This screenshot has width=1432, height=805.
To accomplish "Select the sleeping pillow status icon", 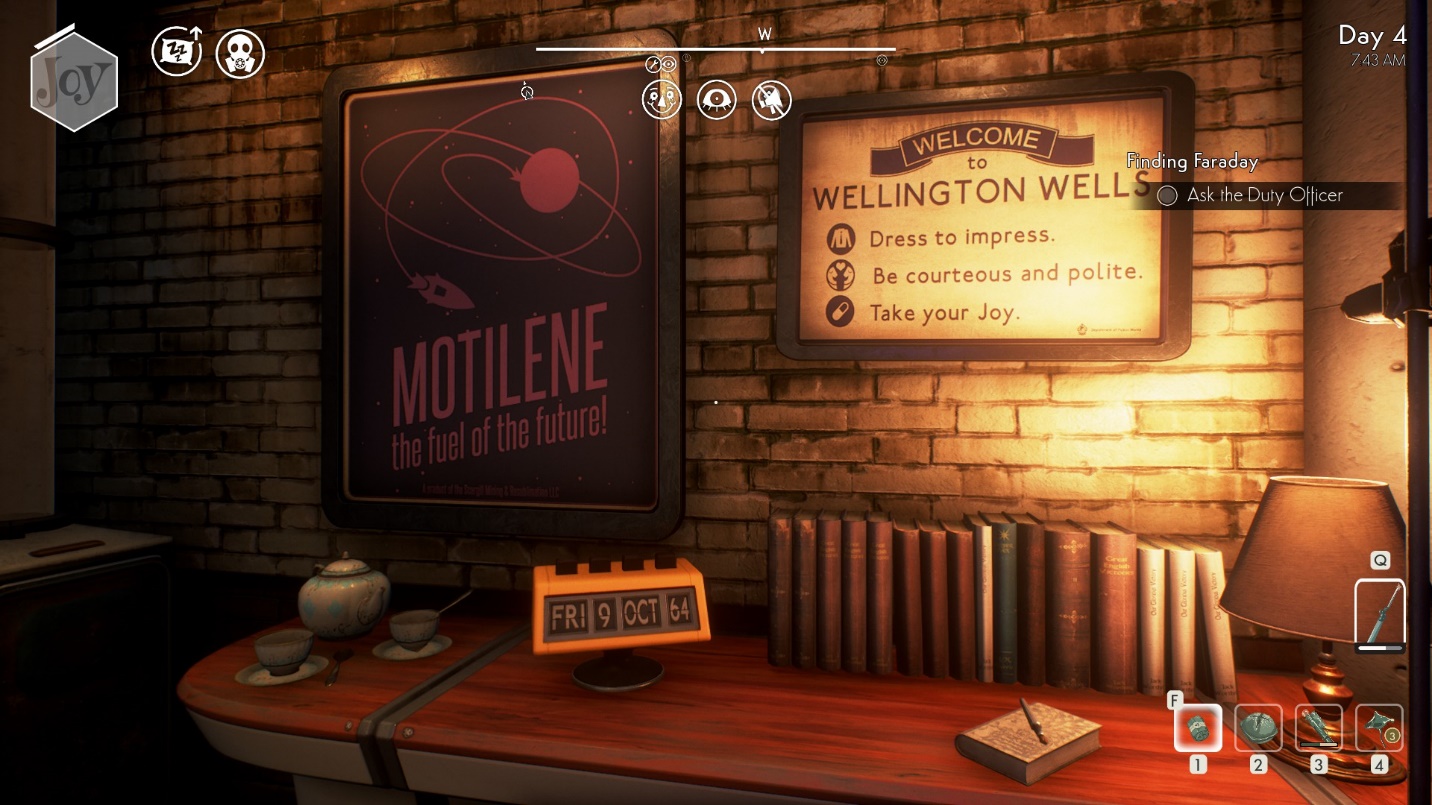I will coord(176,52).
